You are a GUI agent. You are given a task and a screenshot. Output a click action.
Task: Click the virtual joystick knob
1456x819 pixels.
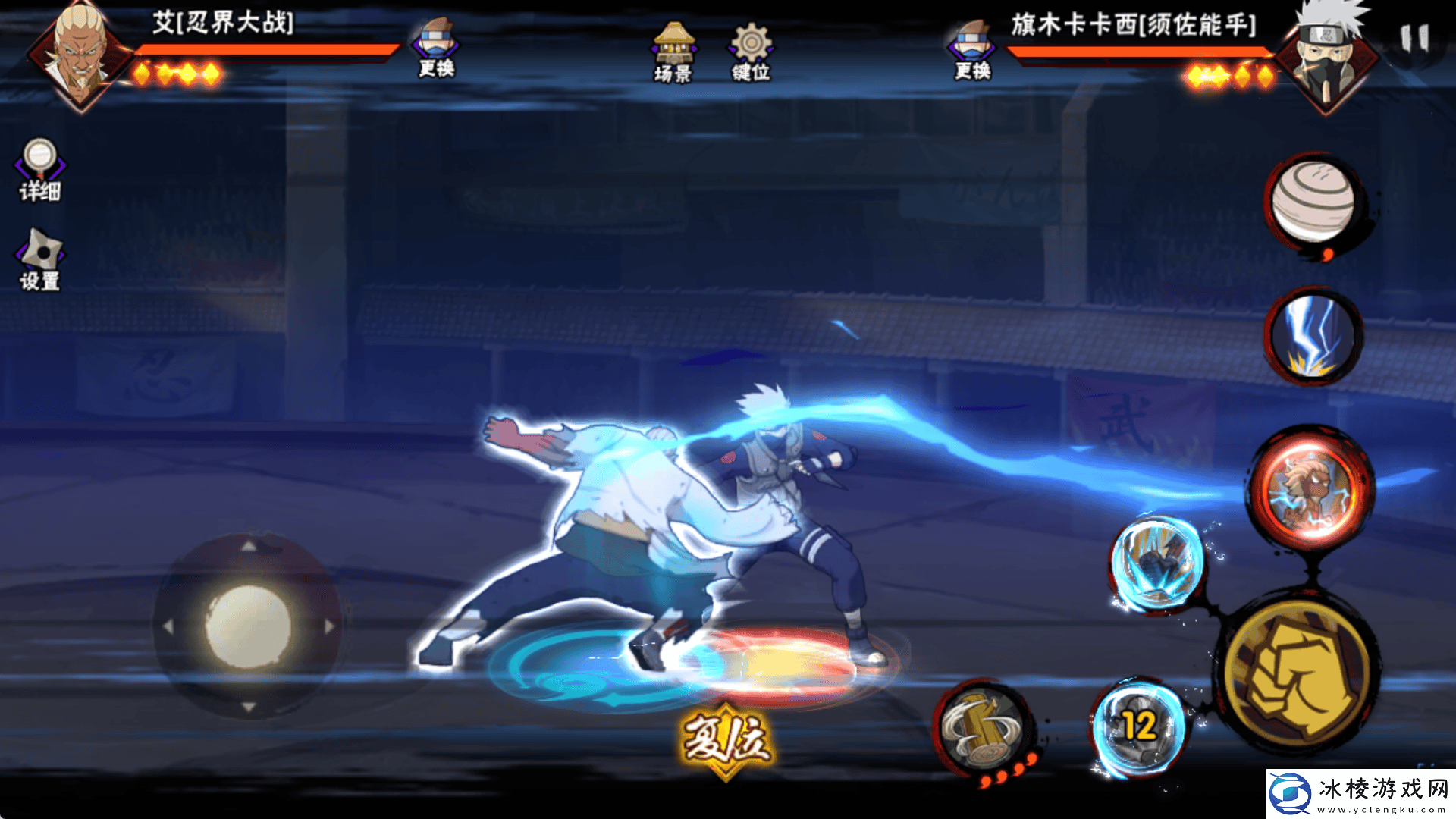[x=248, y=626]
